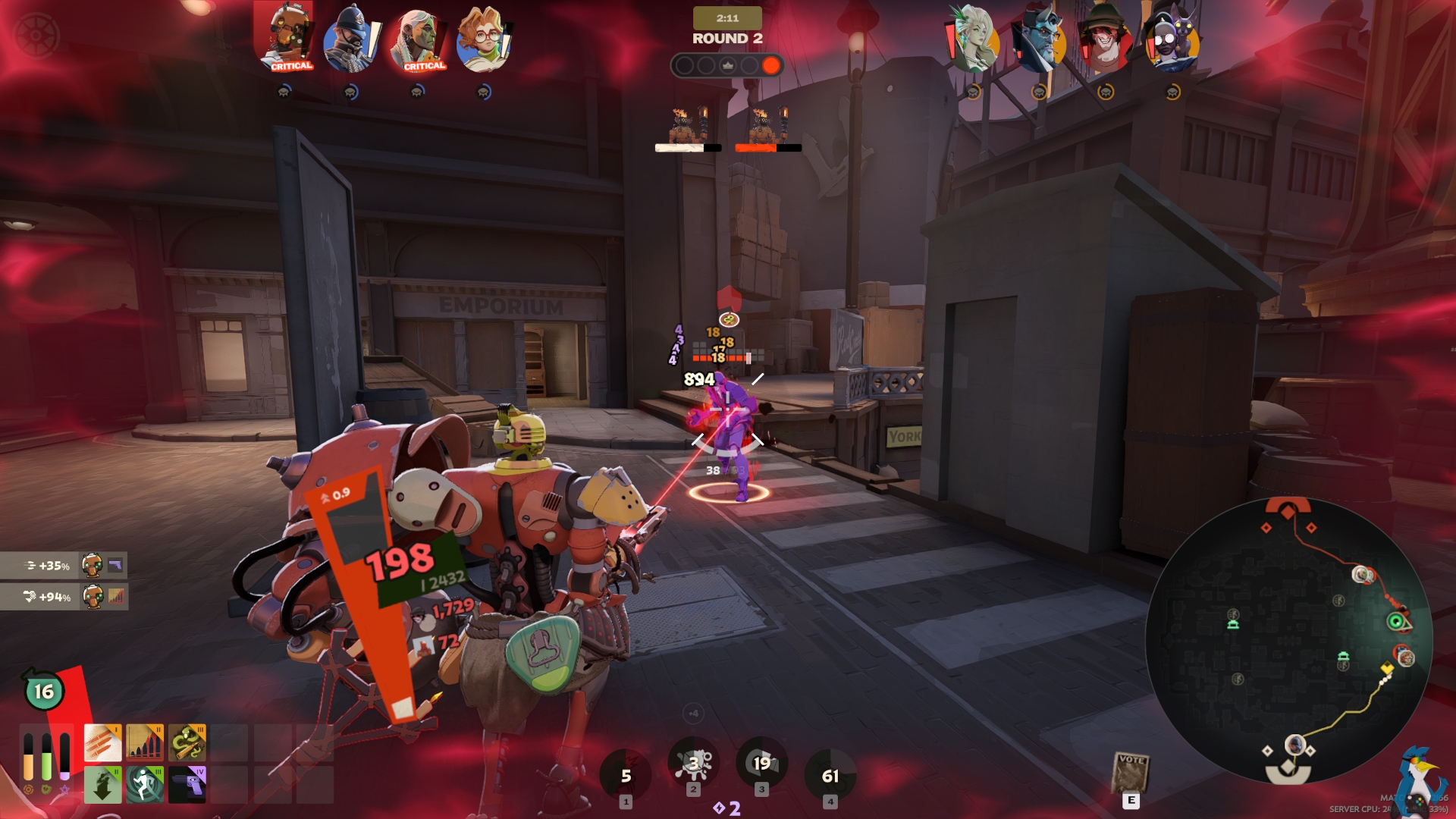This screenshot has height=819, width=1456.
Task: Select the pale green-haired enemy portrait
Action: pyautogui.click(x=974, y=39)
